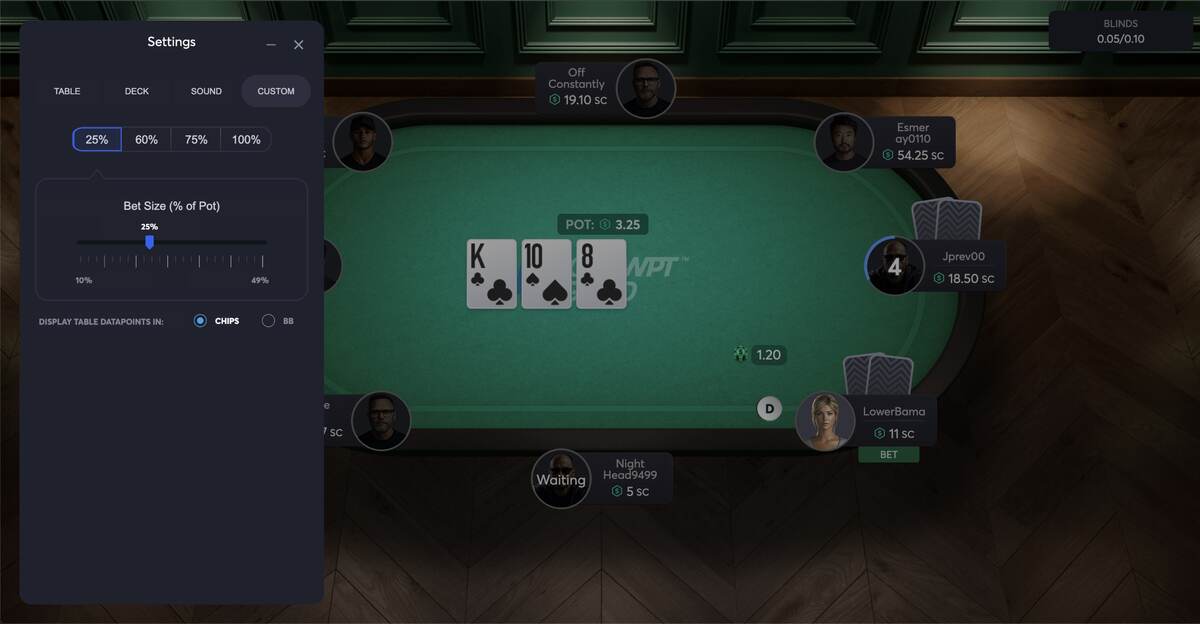Viewport: 1200px width, 624px height.
Task: Display table datapoints in BB
Action: coord(269,321)
